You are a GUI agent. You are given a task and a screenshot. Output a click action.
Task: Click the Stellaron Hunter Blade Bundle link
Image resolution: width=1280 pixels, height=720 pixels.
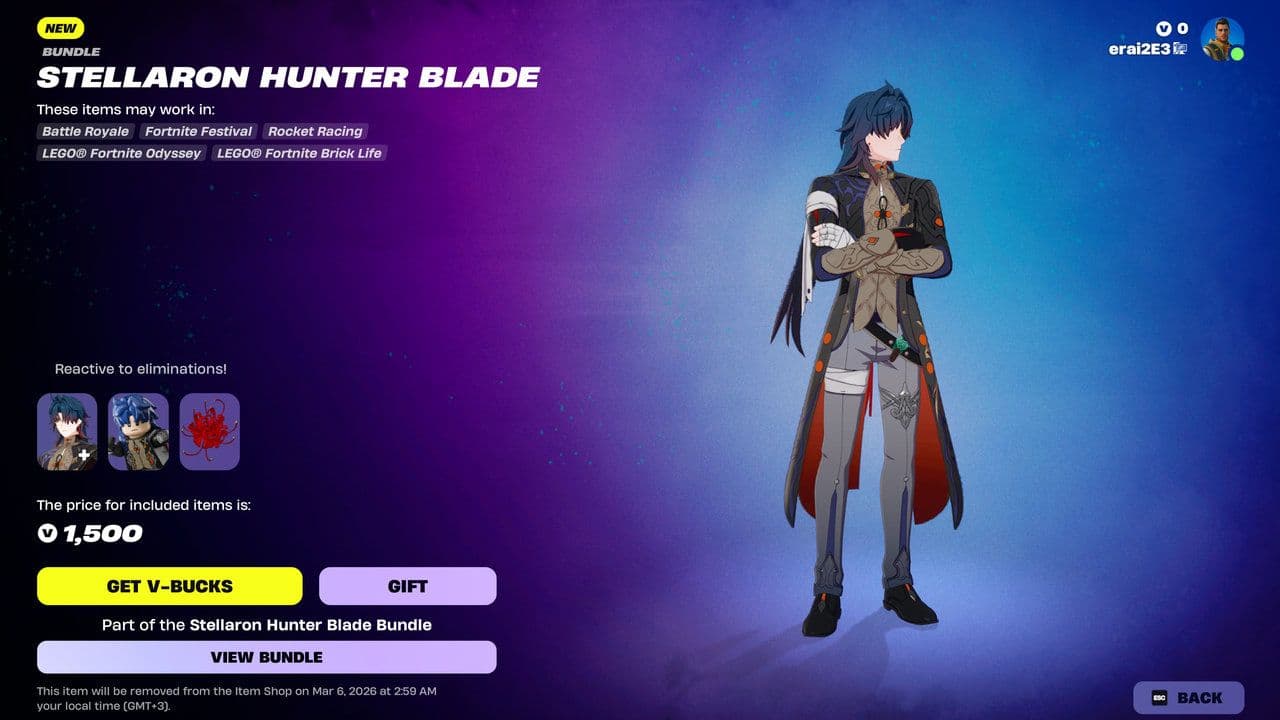(x=308, y=624)
